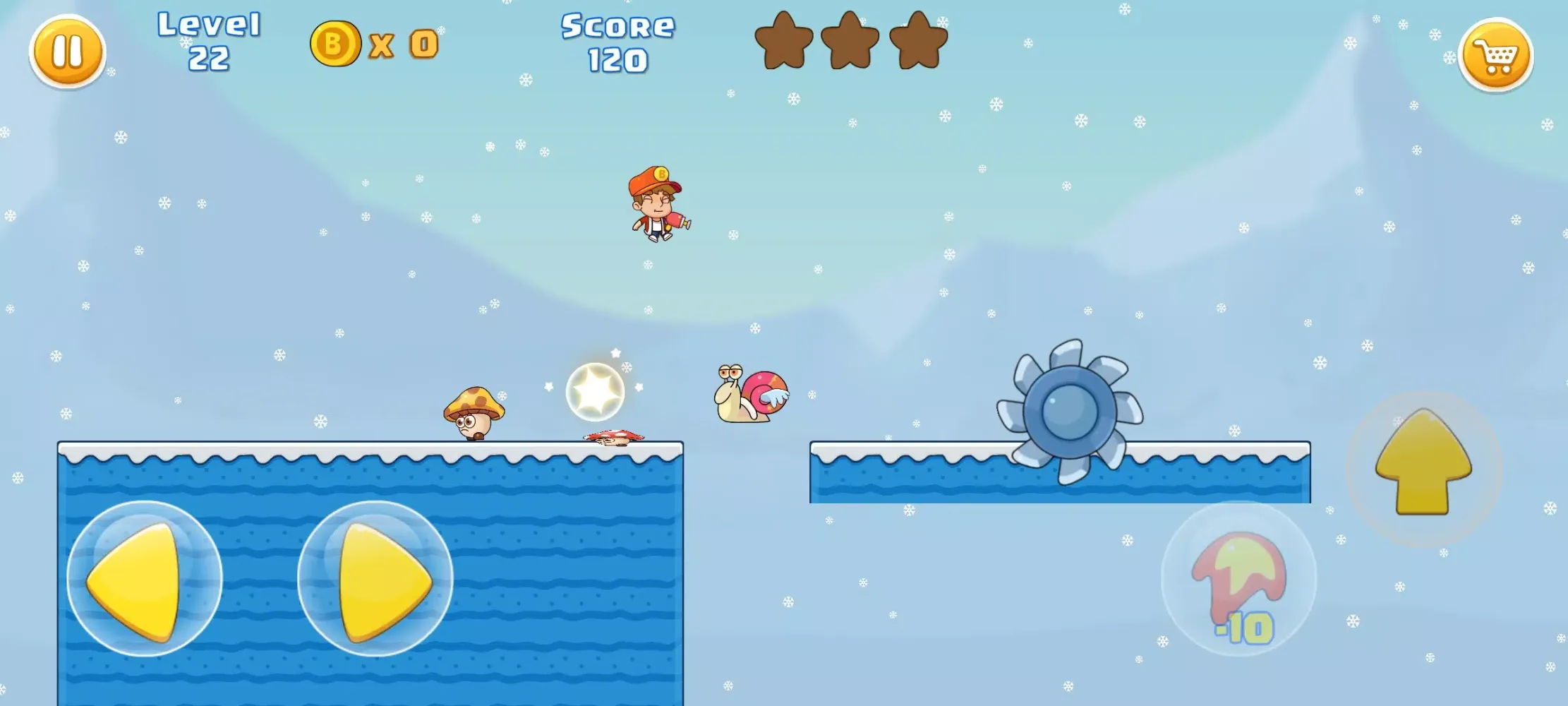Tap the glowing star power-up orb
The image size is (1568, 706).
(594, 392)
